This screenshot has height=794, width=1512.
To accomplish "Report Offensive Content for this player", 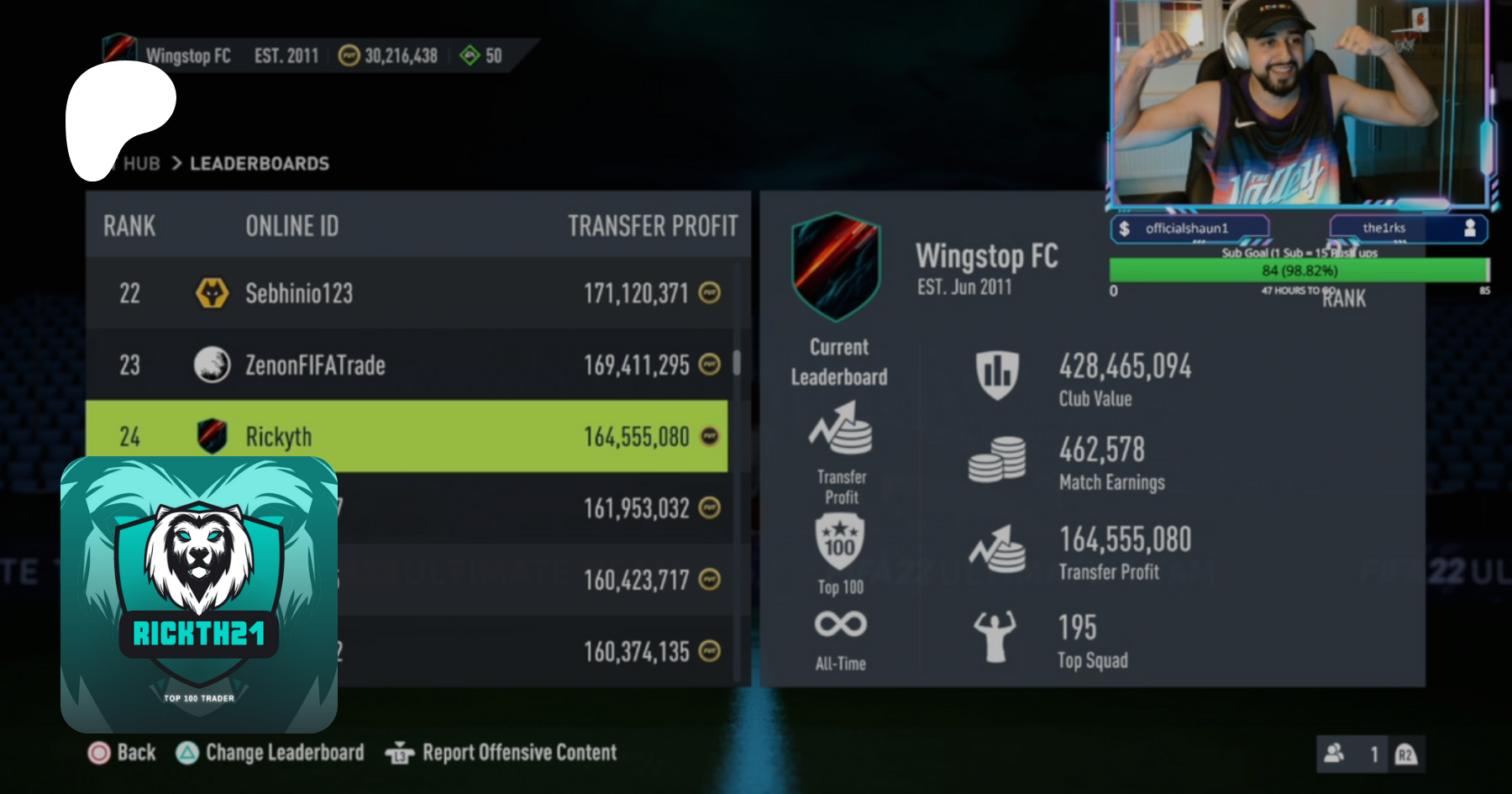I will click(x=501, y=753).
